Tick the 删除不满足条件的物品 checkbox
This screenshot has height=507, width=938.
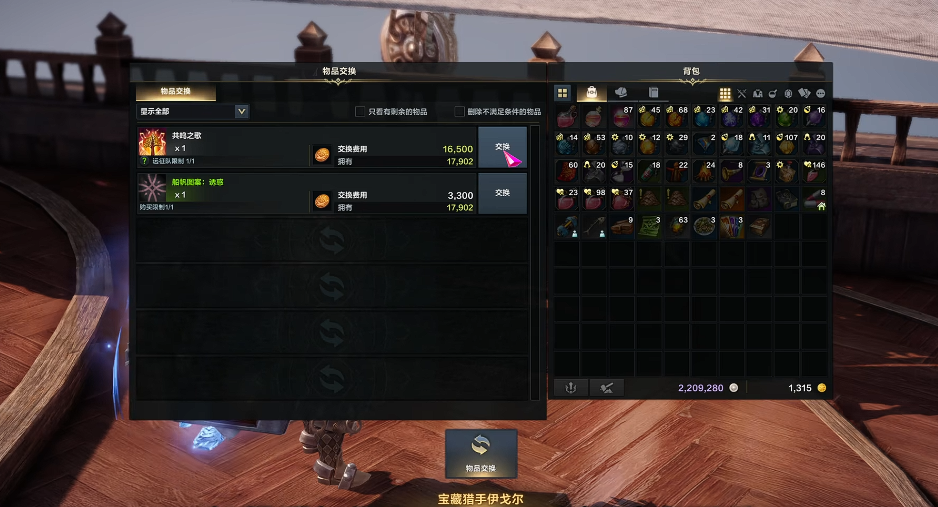tap(459, 112)
